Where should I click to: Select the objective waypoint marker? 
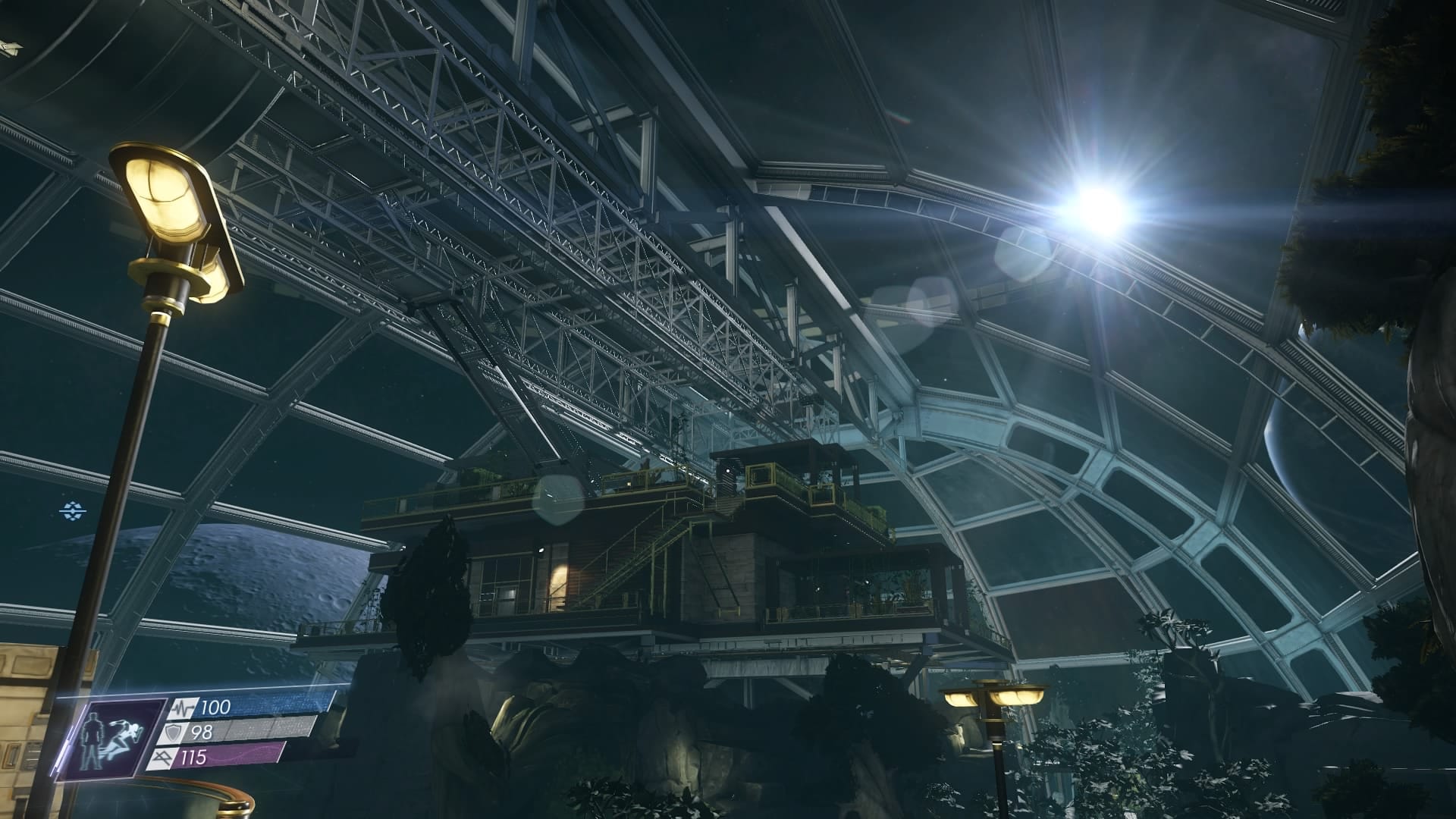tap(73, 511)
